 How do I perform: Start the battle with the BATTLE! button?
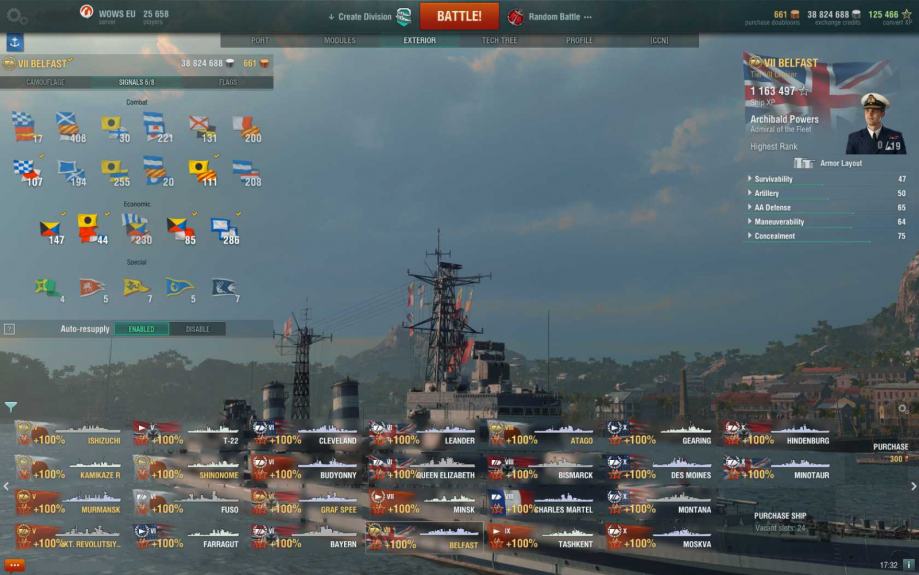click(459, 16)
